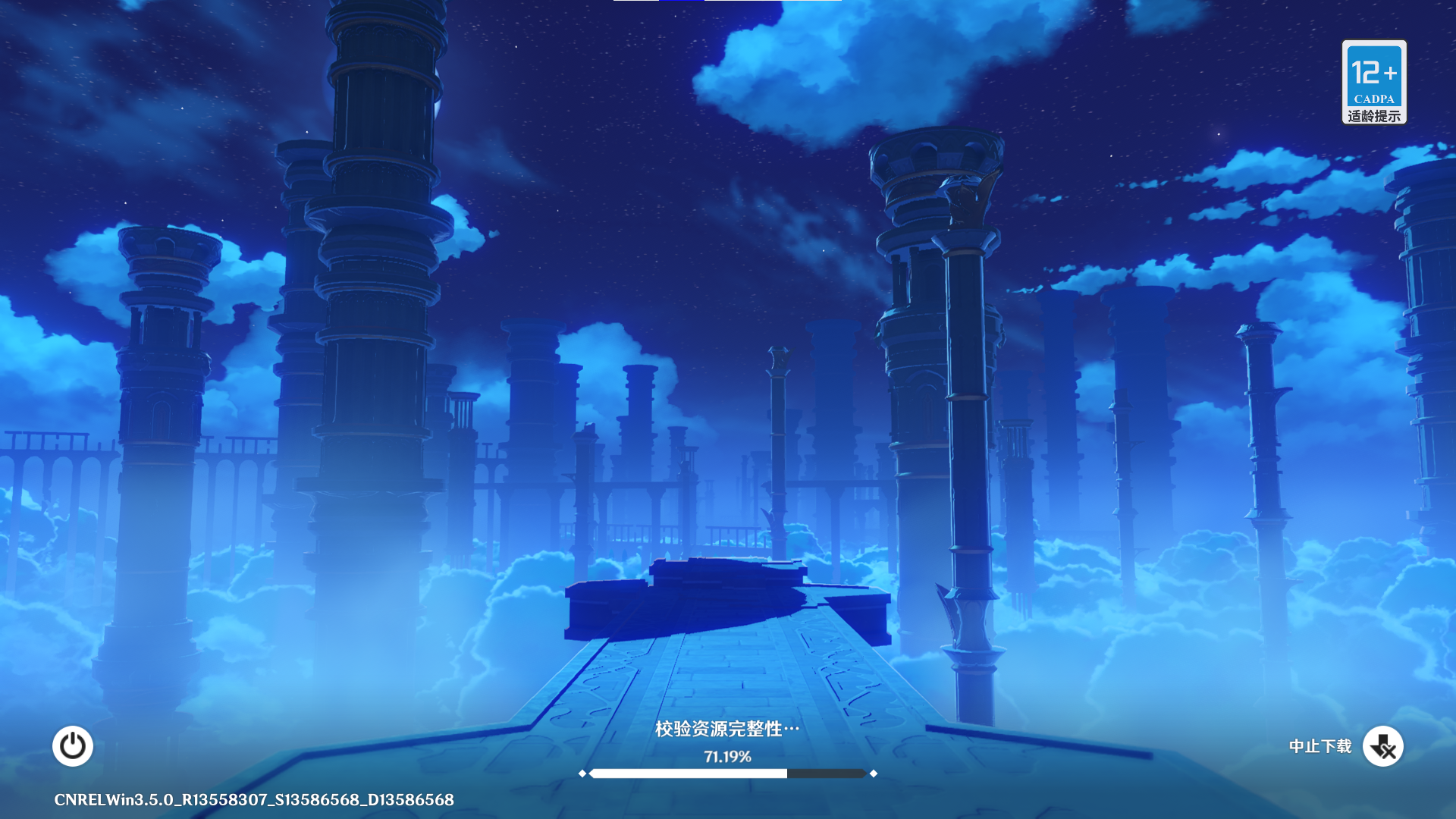
Task: Click the power quit button
Action: point(73,746)
